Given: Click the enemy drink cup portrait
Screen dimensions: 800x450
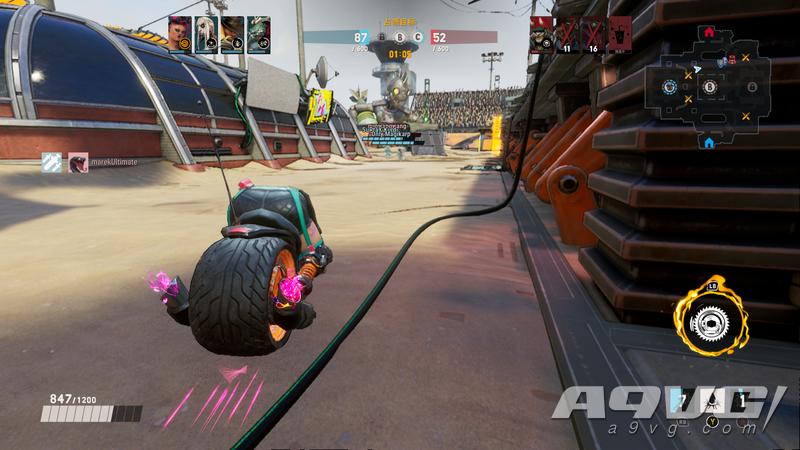Looking at the screenshot, I should coord(619,34).
